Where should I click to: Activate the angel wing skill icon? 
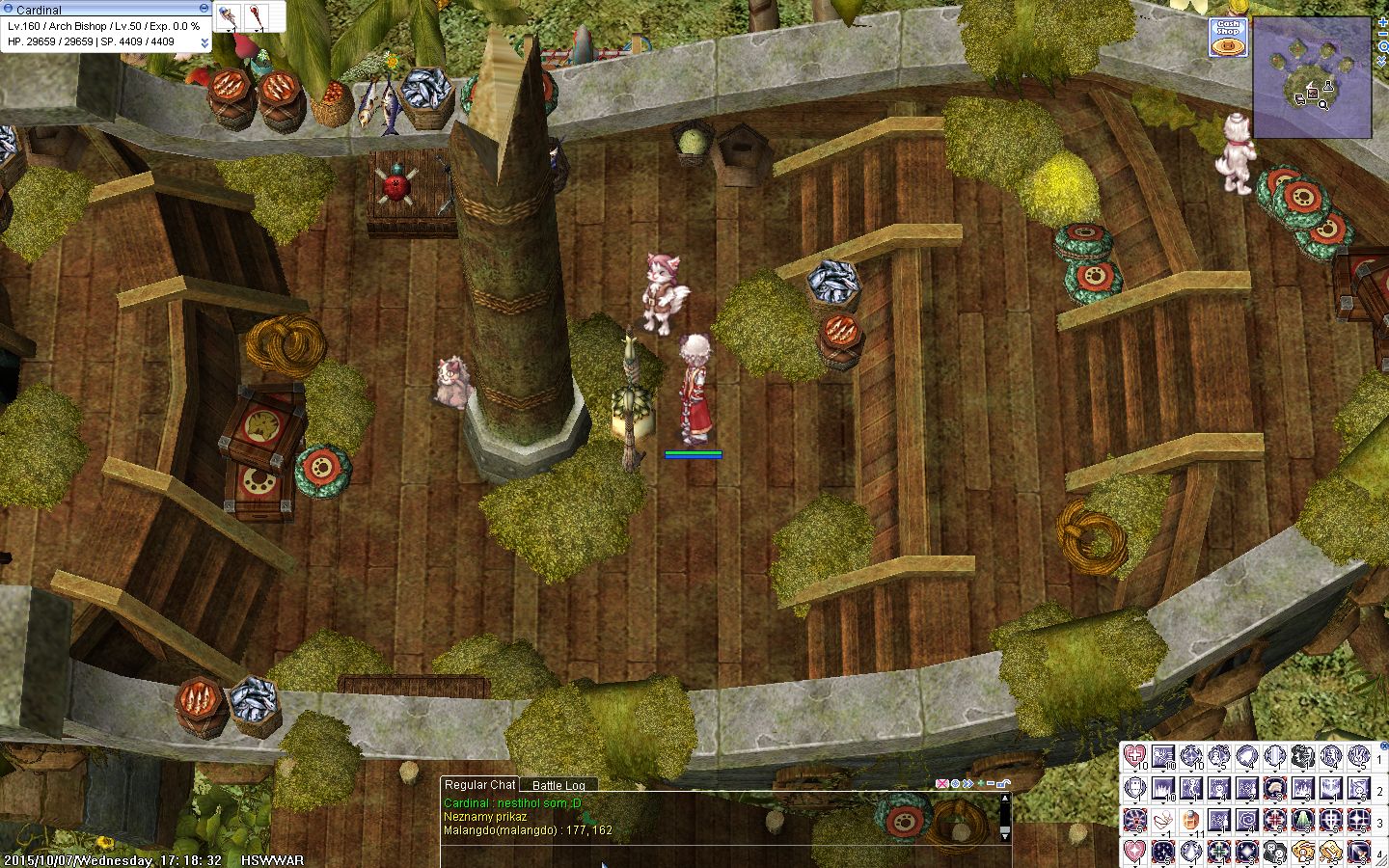coord(1163,821)
